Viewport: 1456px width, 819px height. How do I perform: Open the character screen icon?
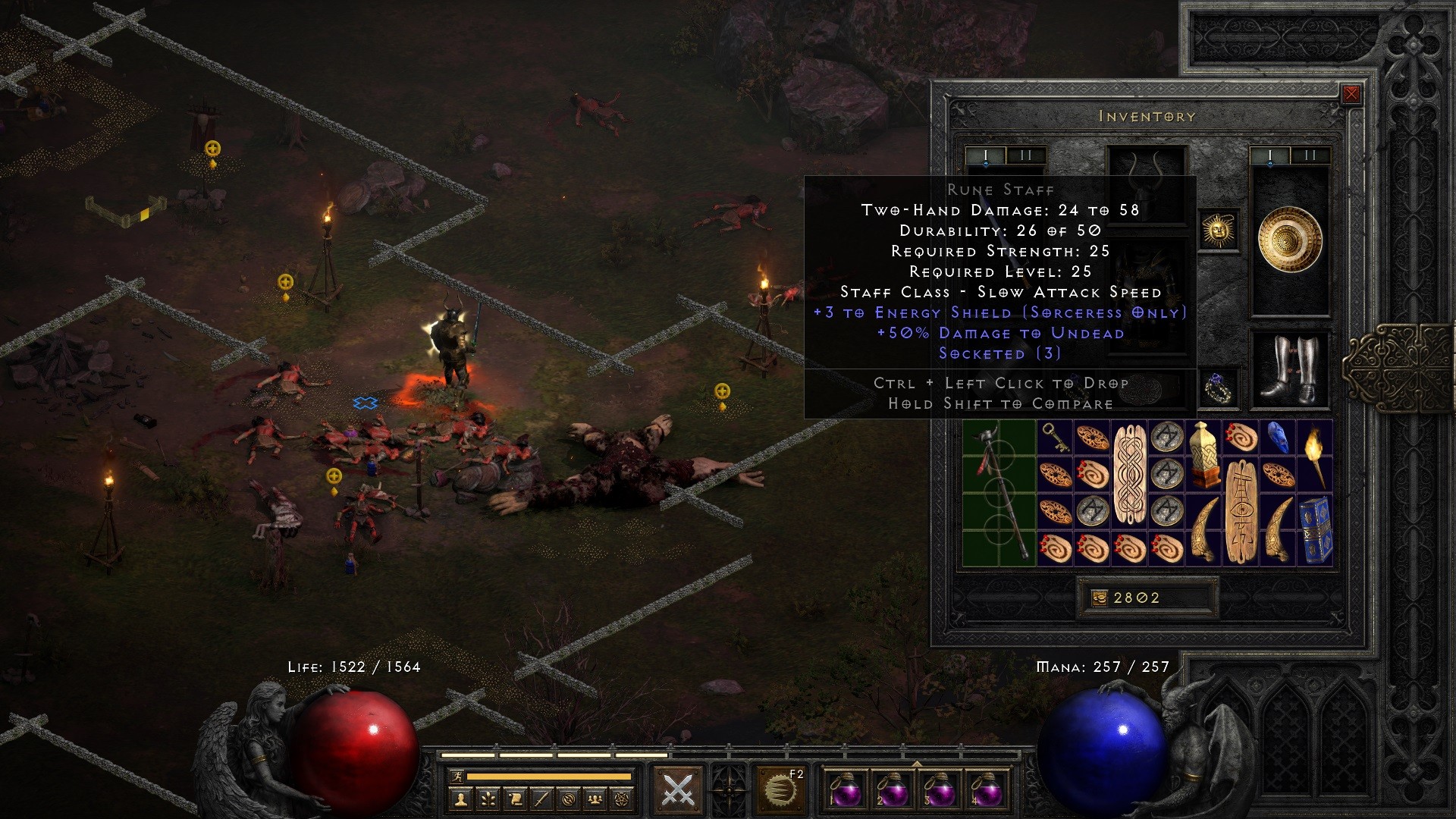460,800
